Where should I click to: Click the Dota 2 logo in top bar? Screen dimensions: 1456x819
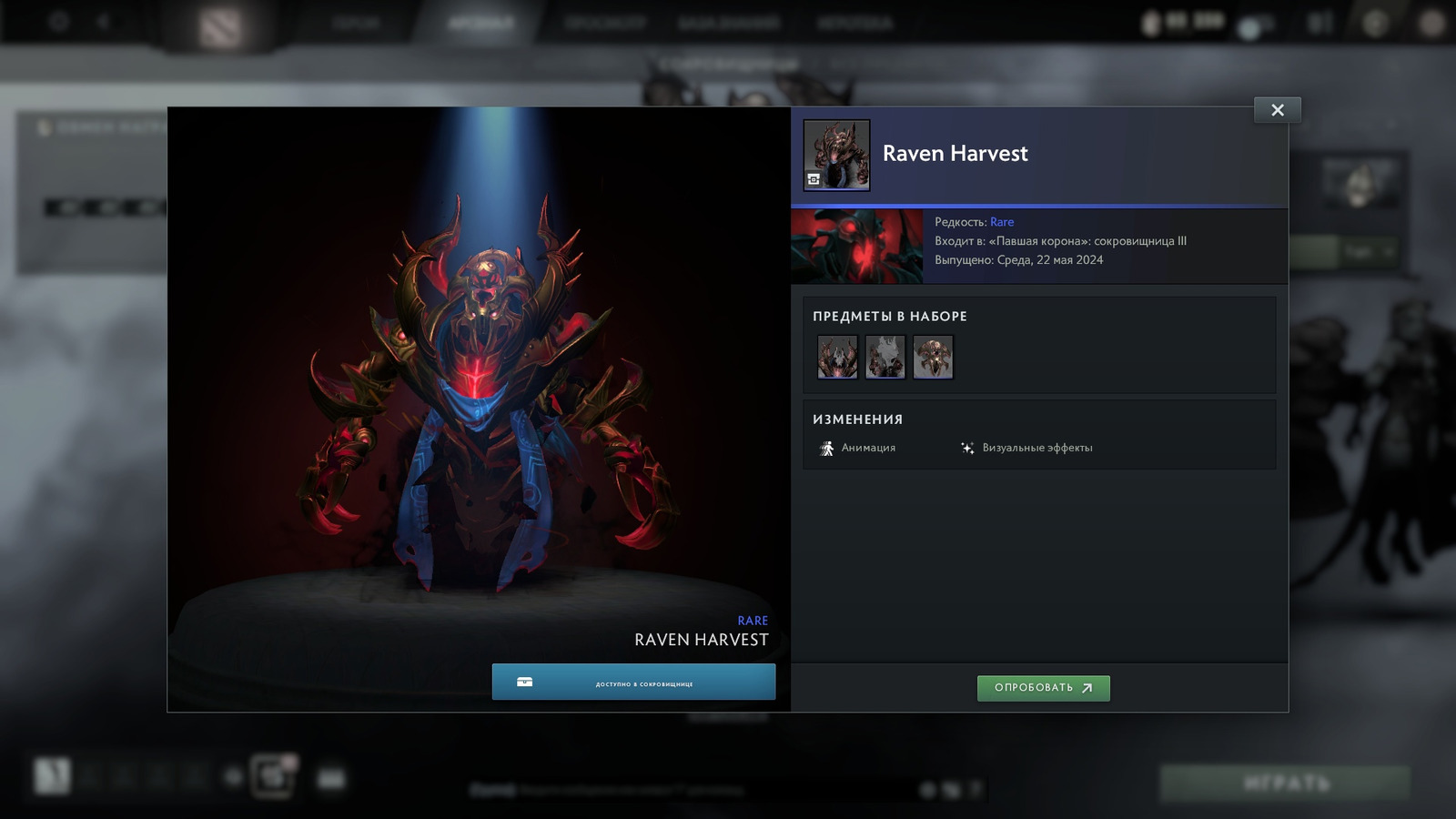pos(220,23)
